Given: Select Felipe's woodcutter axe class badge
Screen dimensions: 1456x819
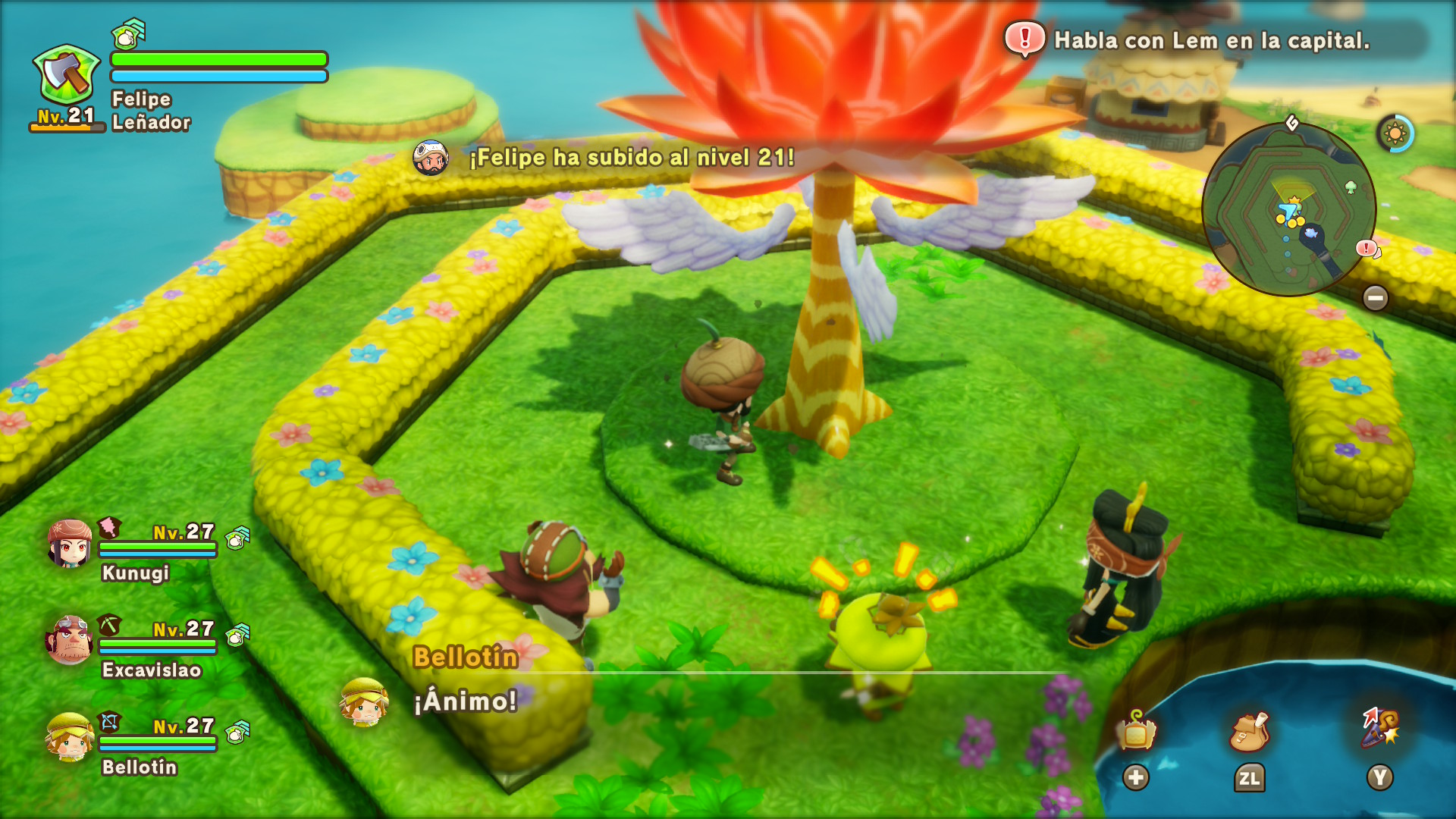Looking at the screenshot, I should (x=67, y=74).
